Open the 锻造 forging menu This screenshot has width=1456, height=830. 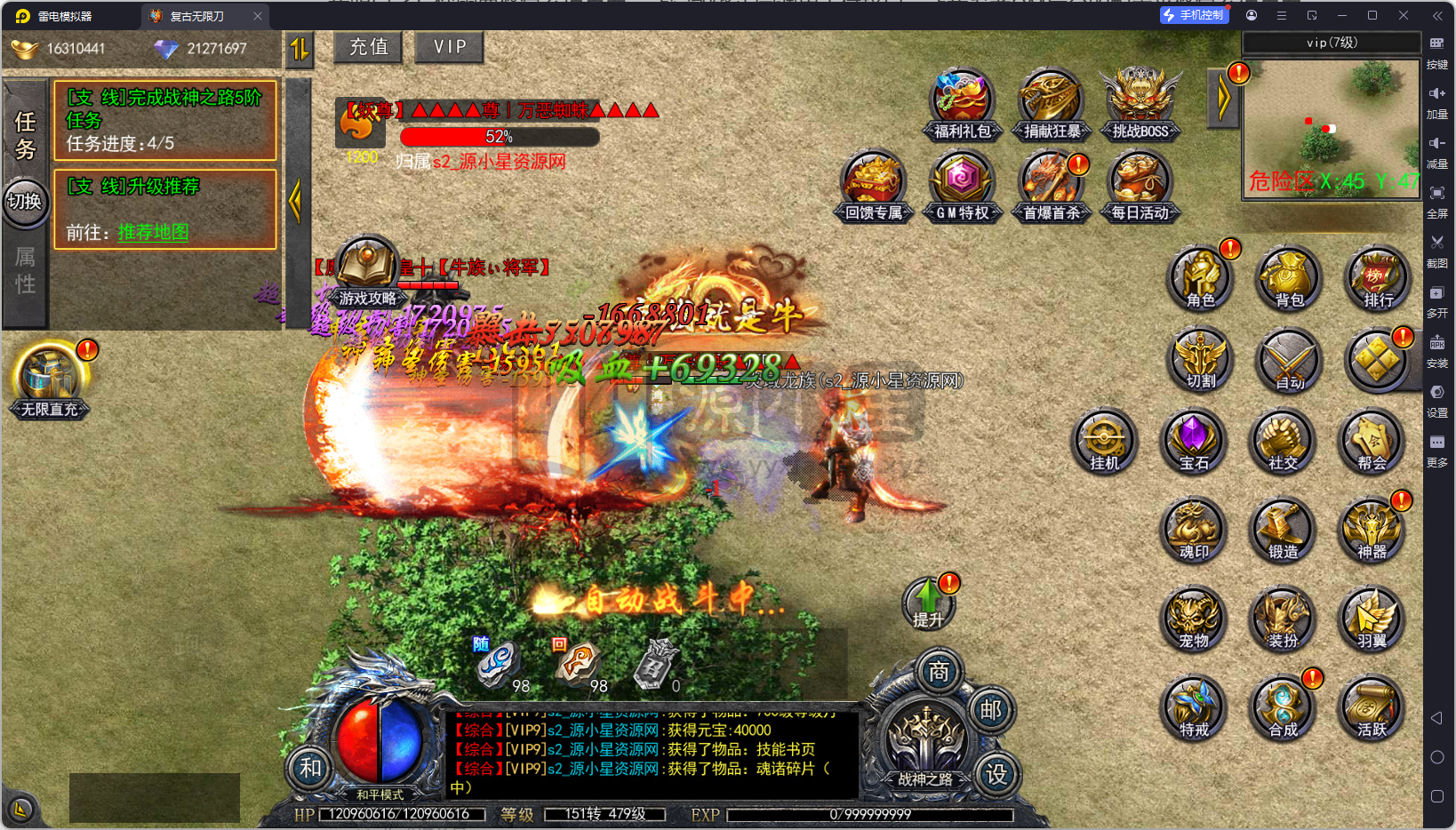(x=1283, y=530)
